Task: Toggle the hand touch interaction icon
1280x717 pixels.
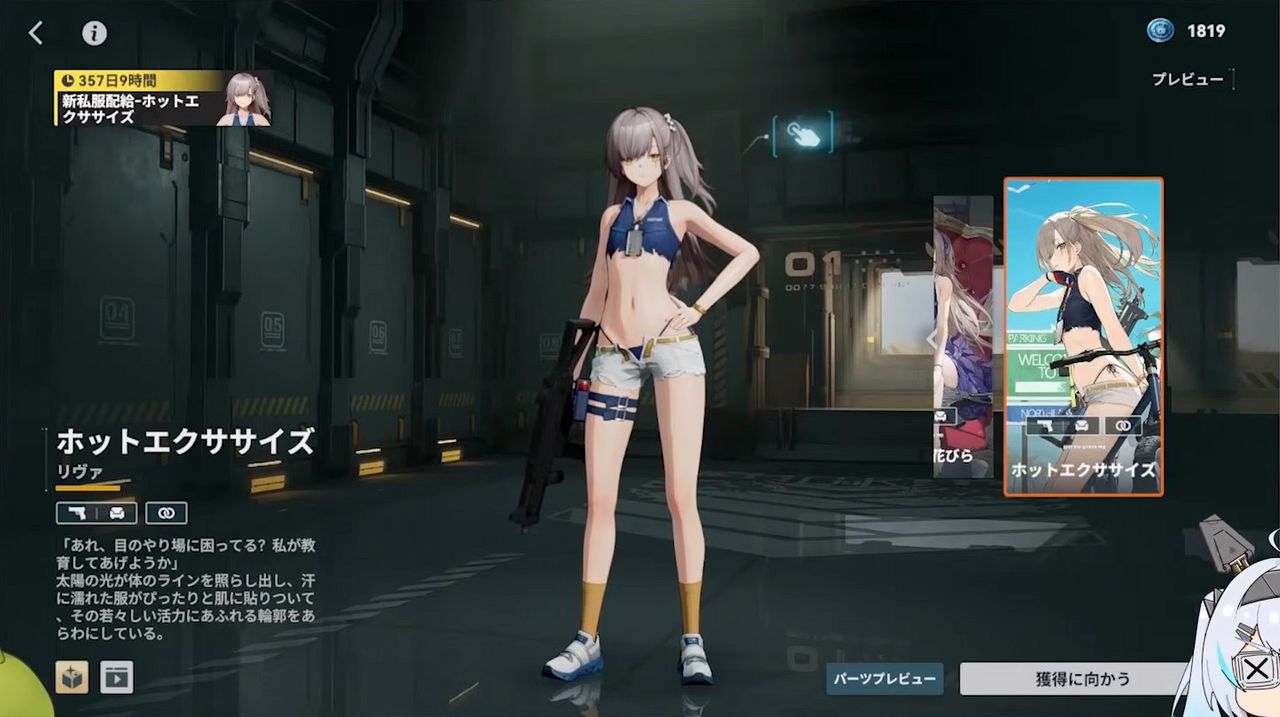Action: 802,133
